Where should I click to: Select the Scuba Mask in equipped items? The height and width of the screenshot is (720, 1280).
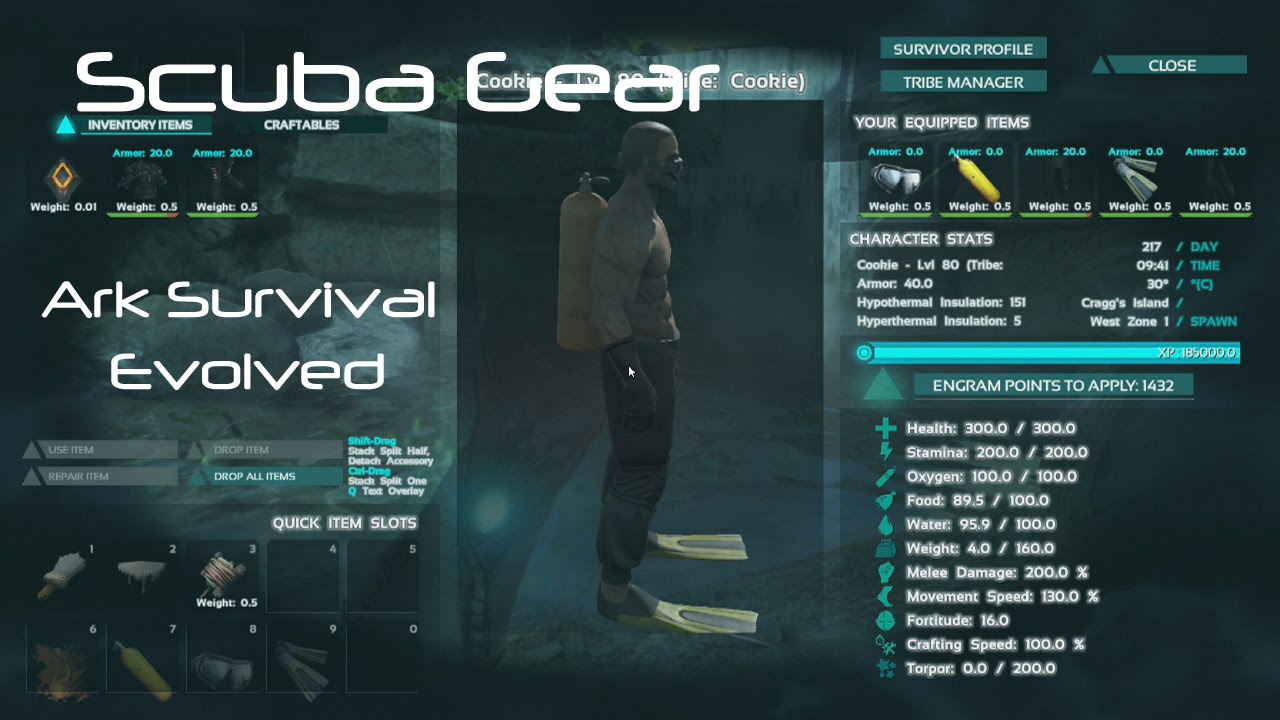[895, 180]
